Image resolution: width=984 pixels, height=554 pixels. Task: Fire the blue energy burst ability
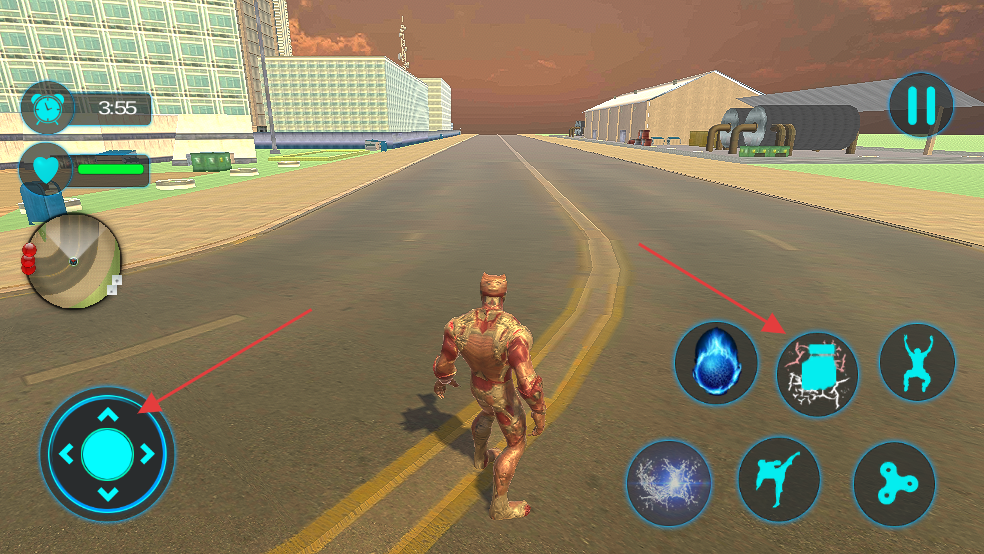668,482
